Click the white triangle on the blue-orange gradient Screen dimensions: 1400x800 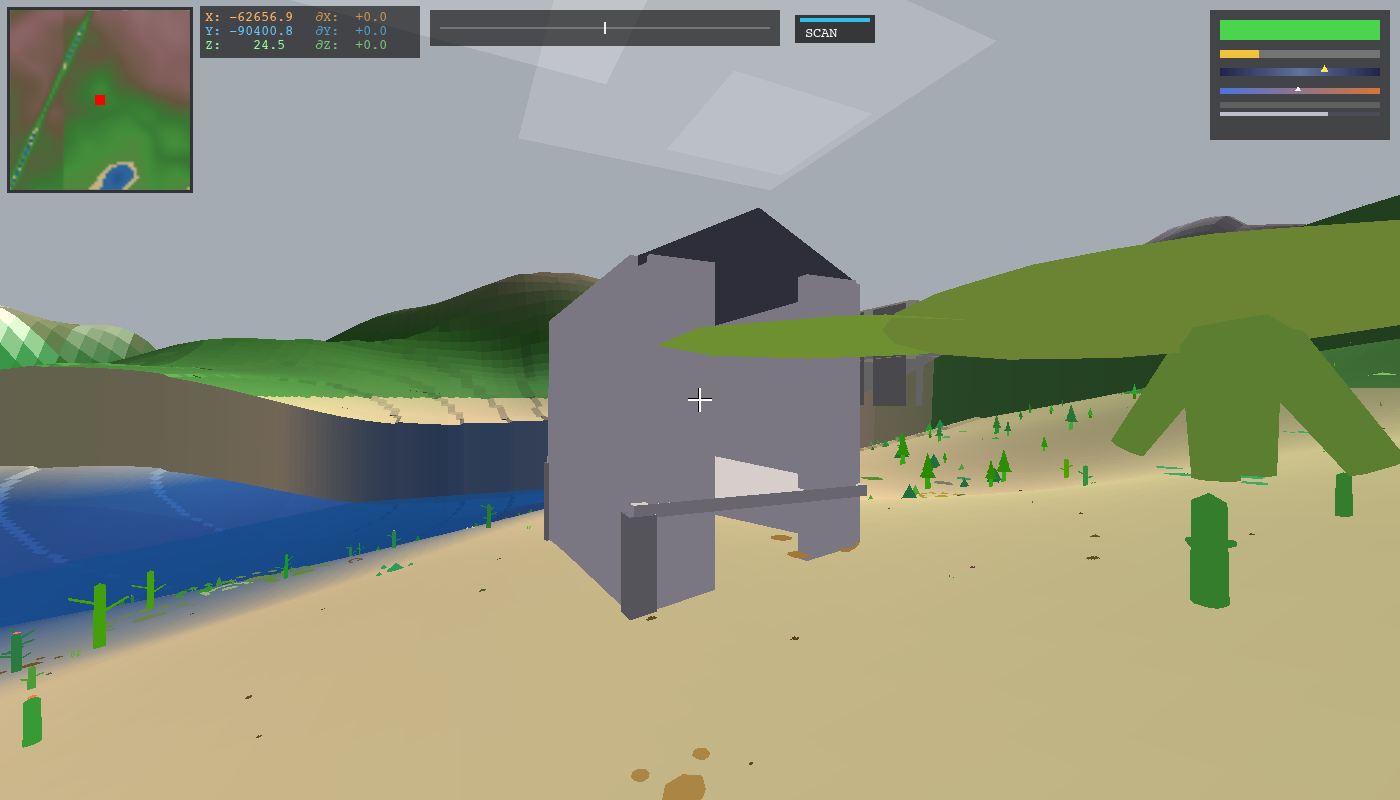tap(1298, 88)
